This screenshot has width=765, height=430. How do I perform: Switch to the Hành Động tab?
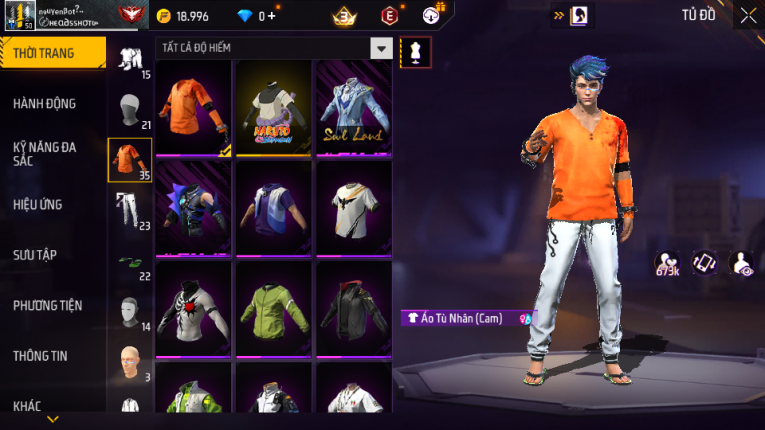point(46,103)
